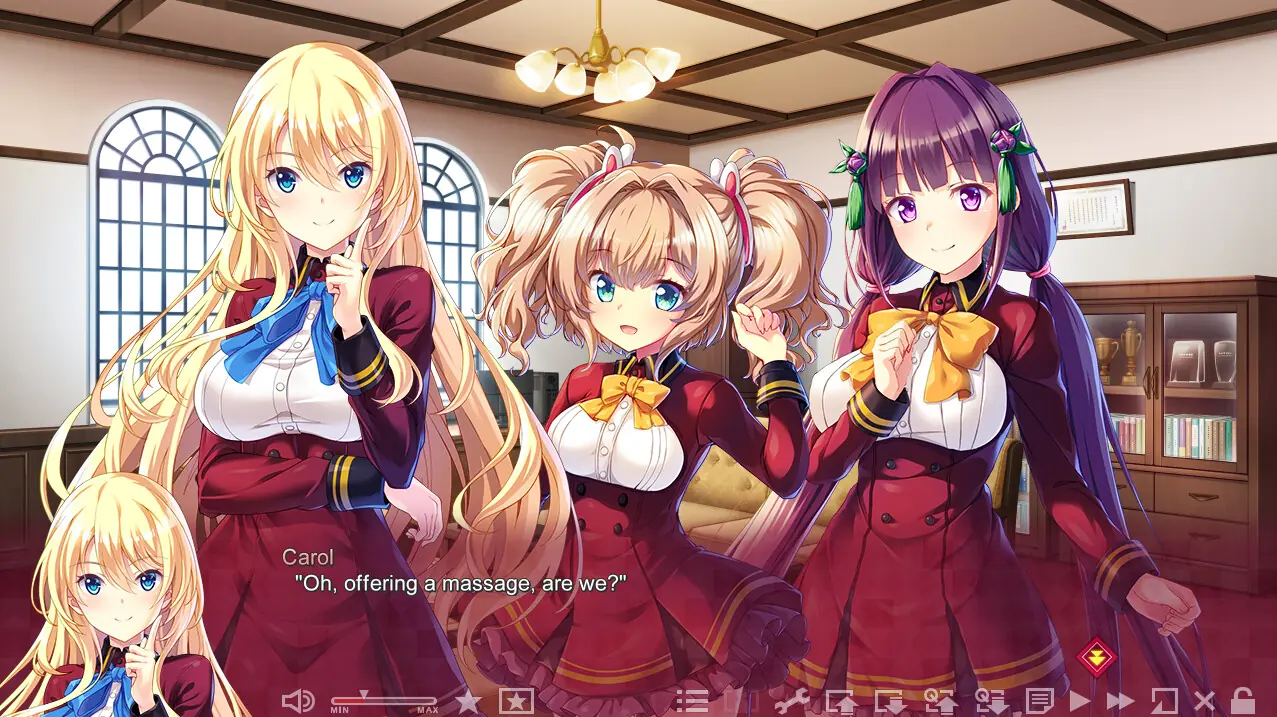Toggle window size with the square-arrow icon

coord(1164,701)
